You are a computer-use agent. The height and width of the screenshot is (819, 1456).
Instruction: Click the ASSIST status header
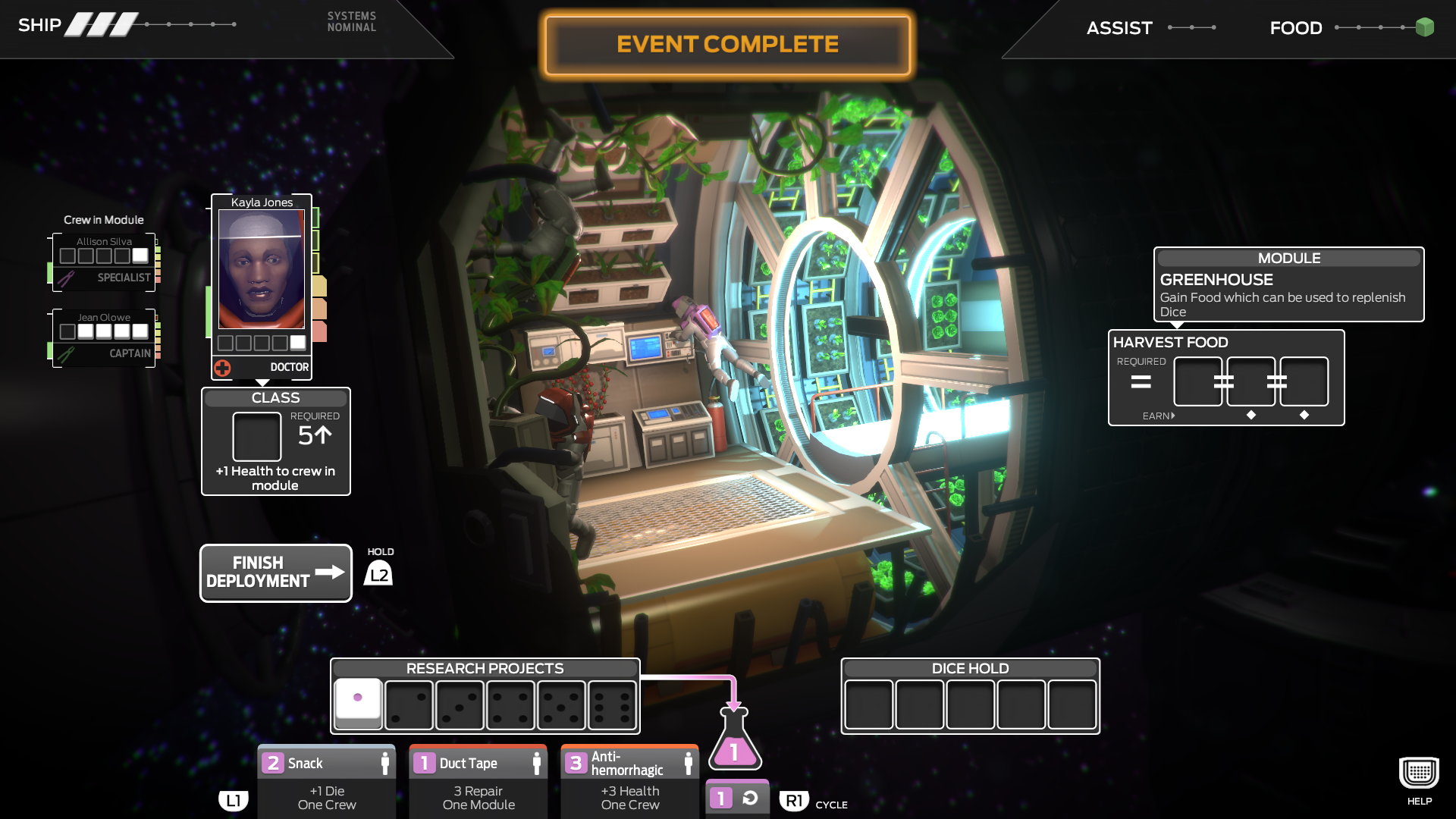(1119, 27)
